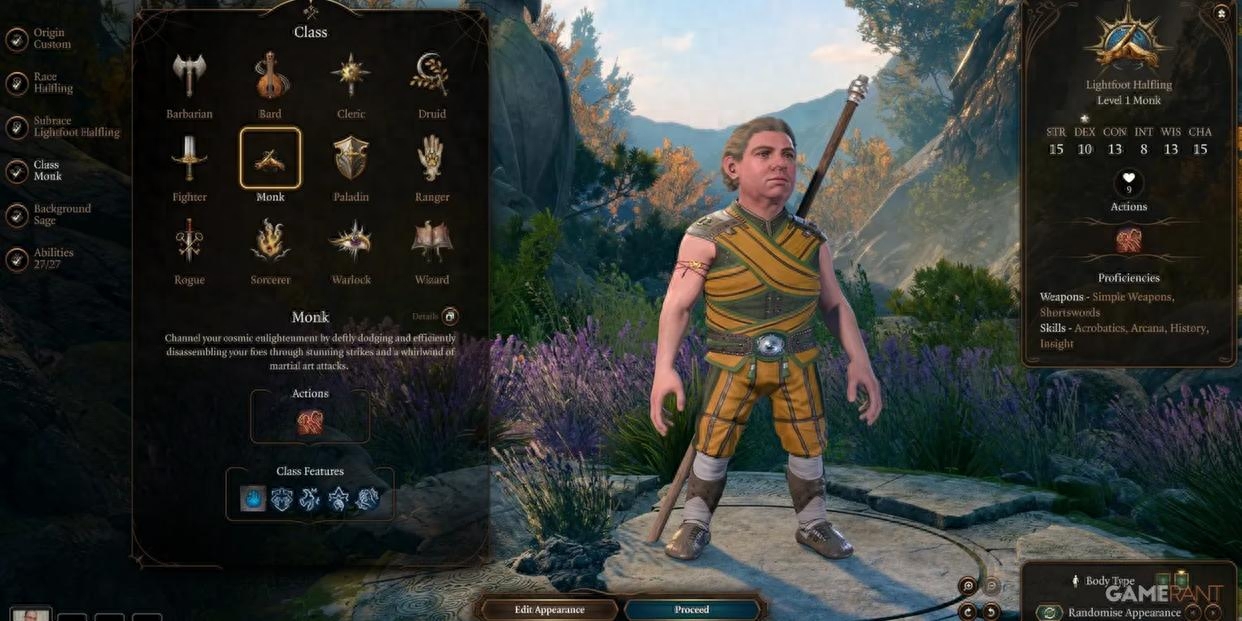The height and width of the screenshot is (621, 1242).
Task: Select the Sorcerer class
Action: click(x=270, y=242)
